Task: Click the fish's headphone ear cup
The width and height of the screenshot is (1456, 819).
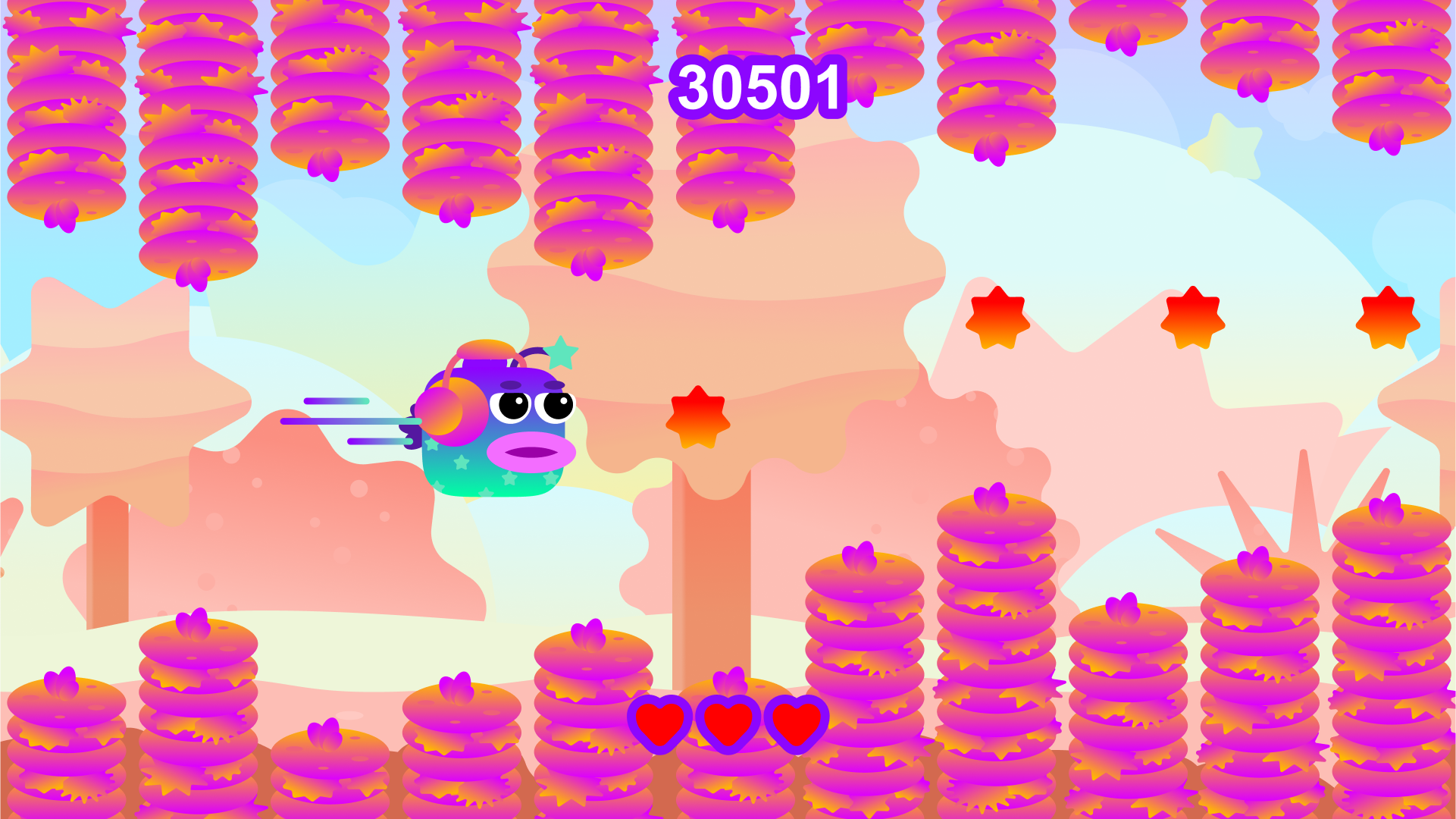Action: 453,417
